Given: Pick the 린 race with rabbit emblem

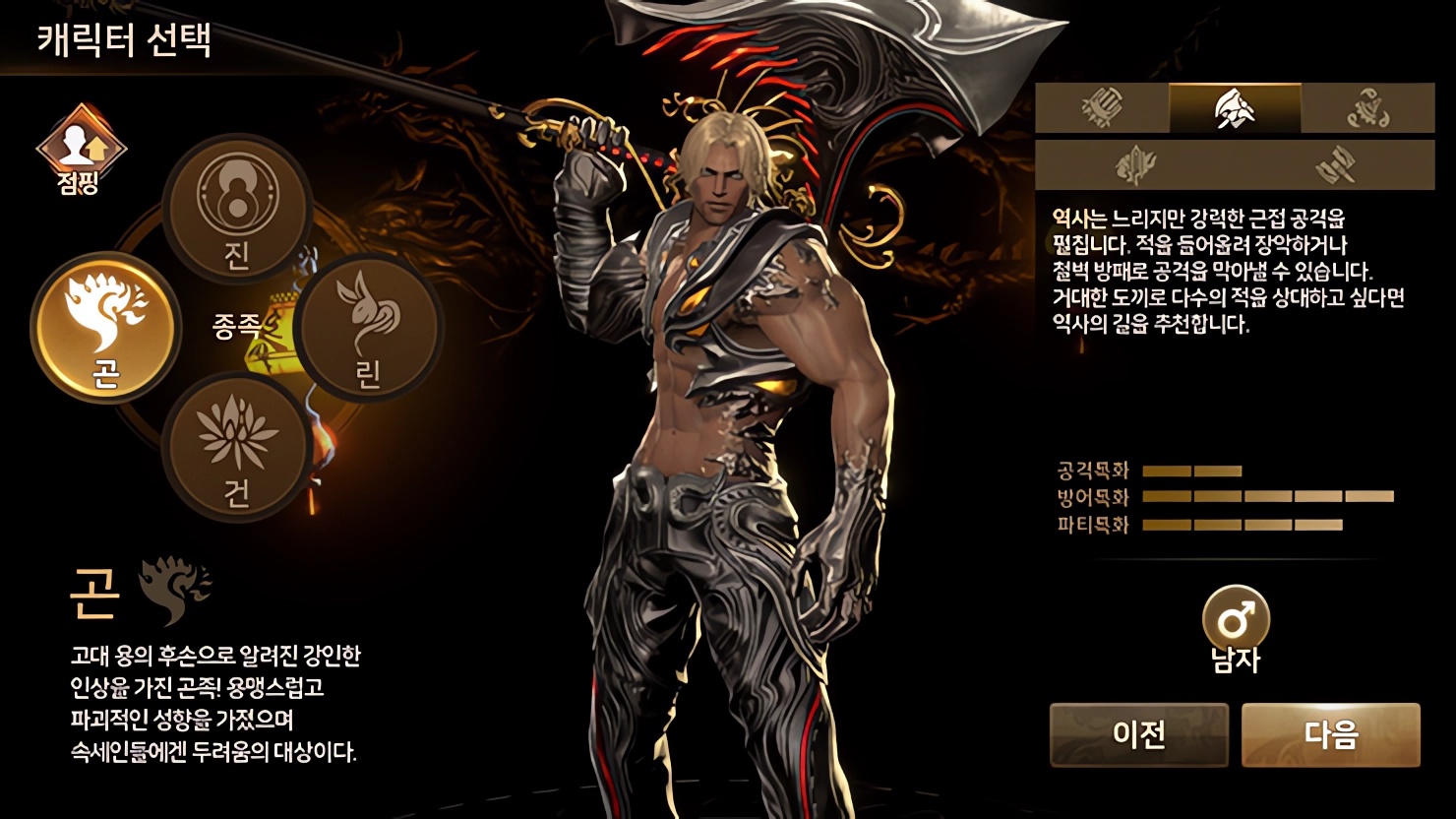Looking at the screenshot, I should coord(368,327).
